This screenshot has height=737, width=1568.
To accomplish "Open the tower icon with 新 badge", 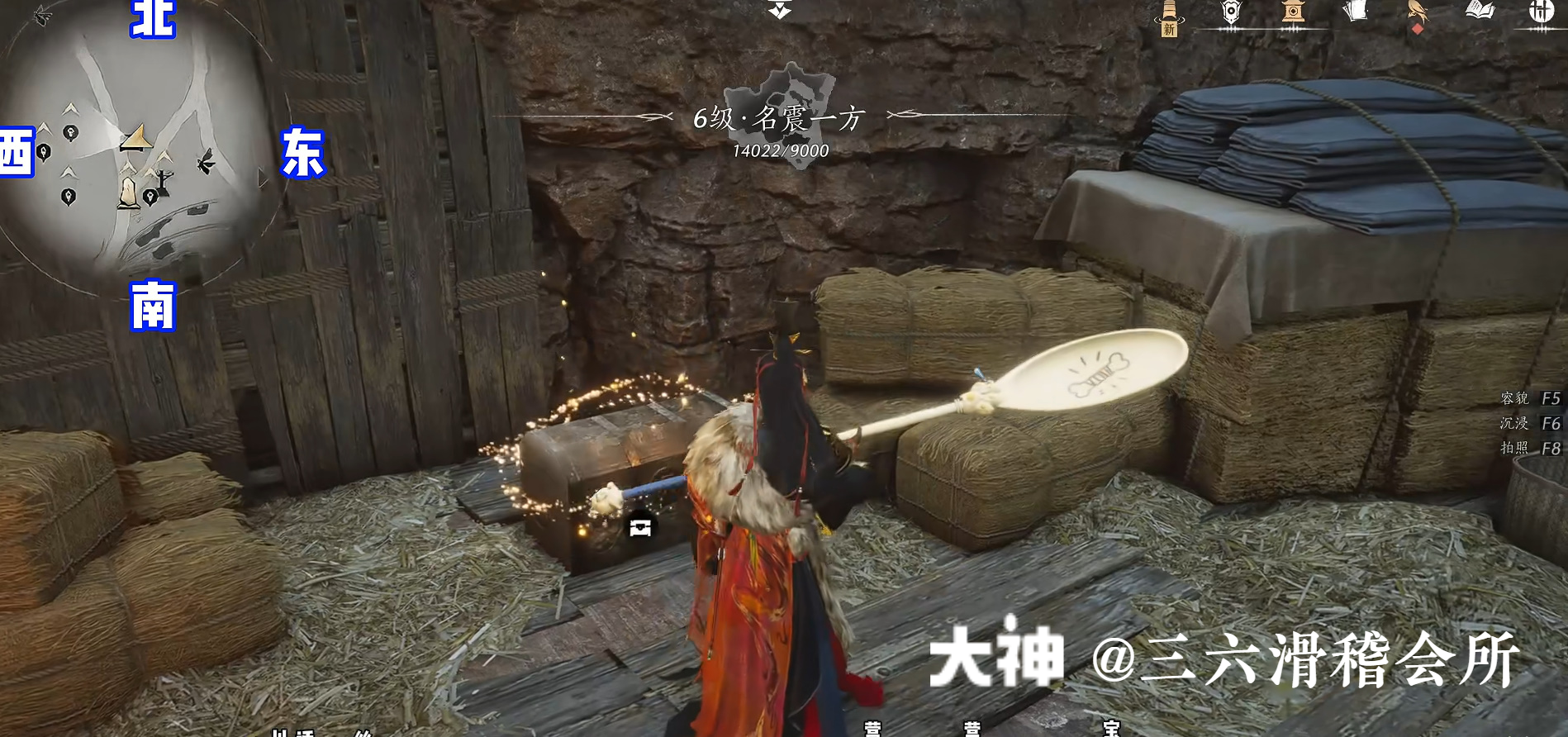I will 1168,15.
